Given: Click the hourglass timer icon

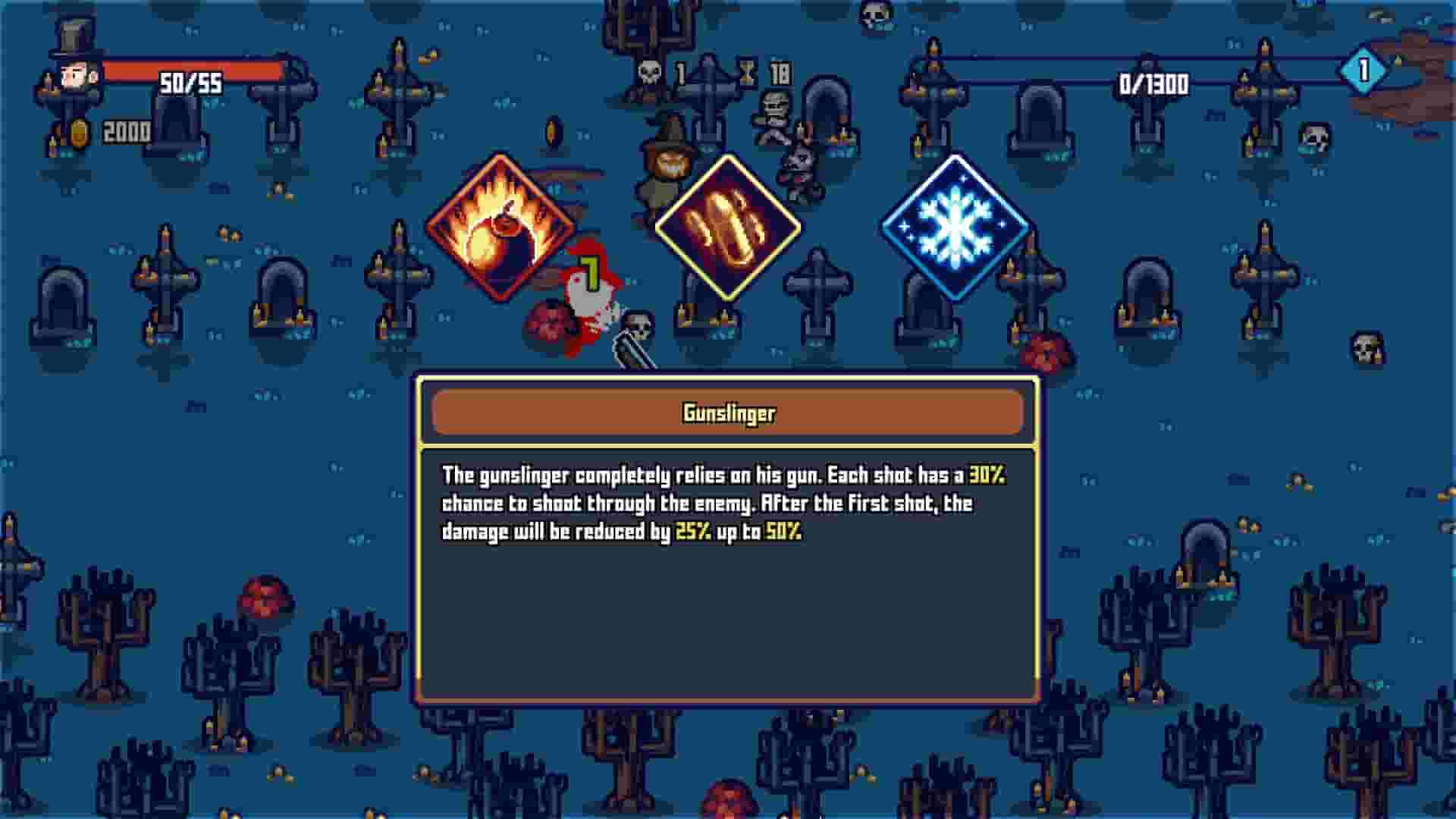Looking at the screenshot, I should pyautogui.click(x=746, y=72).
